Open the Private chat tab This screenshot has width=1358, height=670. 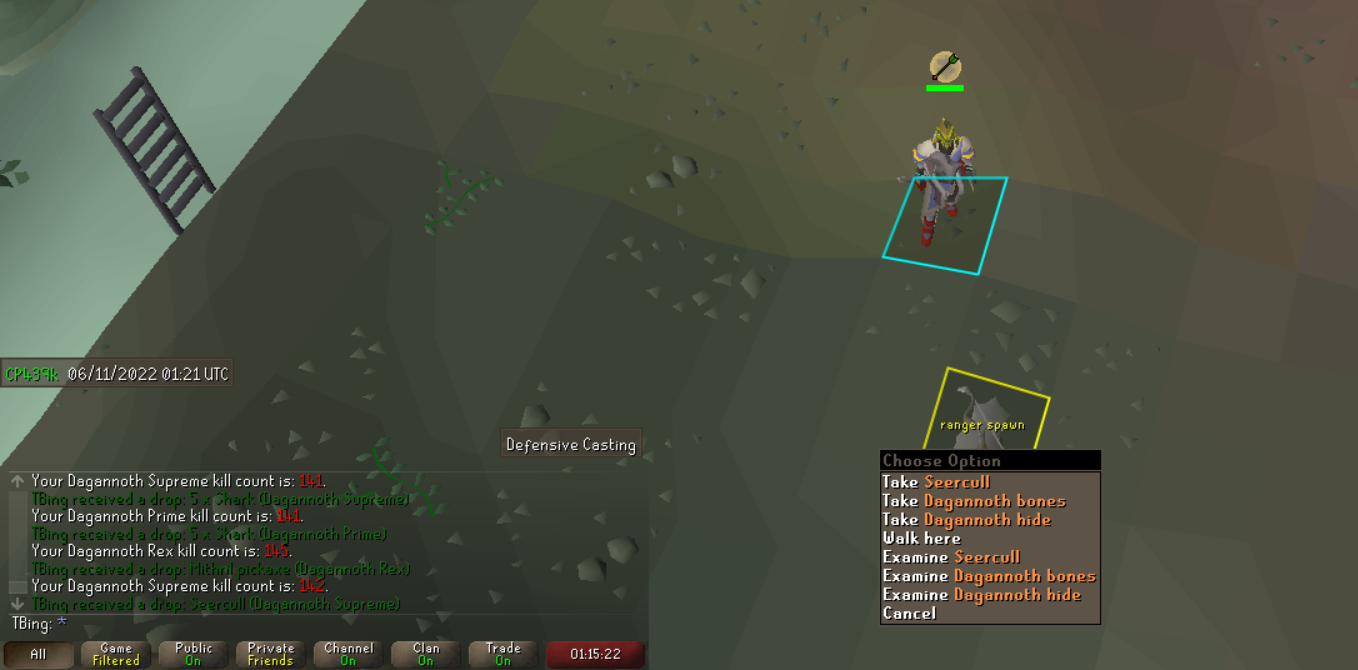click(x=271, y=655)
